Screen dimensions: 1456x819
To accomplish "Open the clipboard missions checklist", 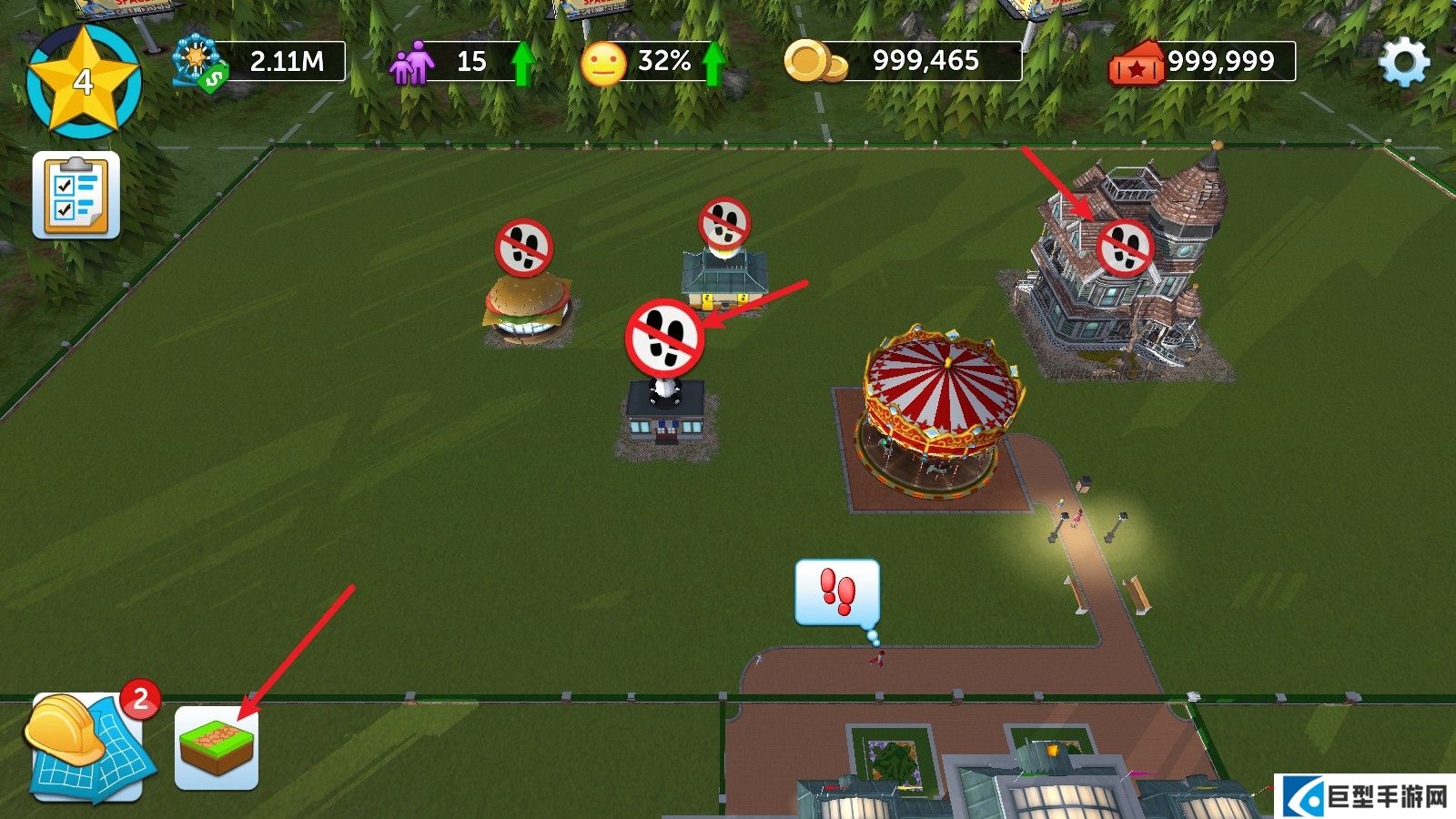I will [76, 195].
